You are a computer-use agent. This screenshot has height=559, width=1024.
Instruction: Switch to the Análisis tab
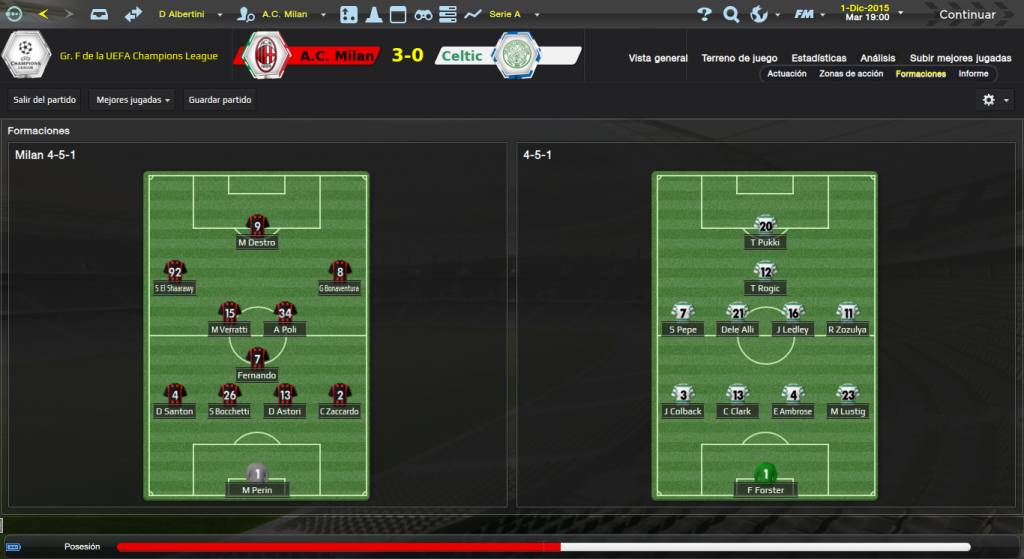tap(877, 58)
